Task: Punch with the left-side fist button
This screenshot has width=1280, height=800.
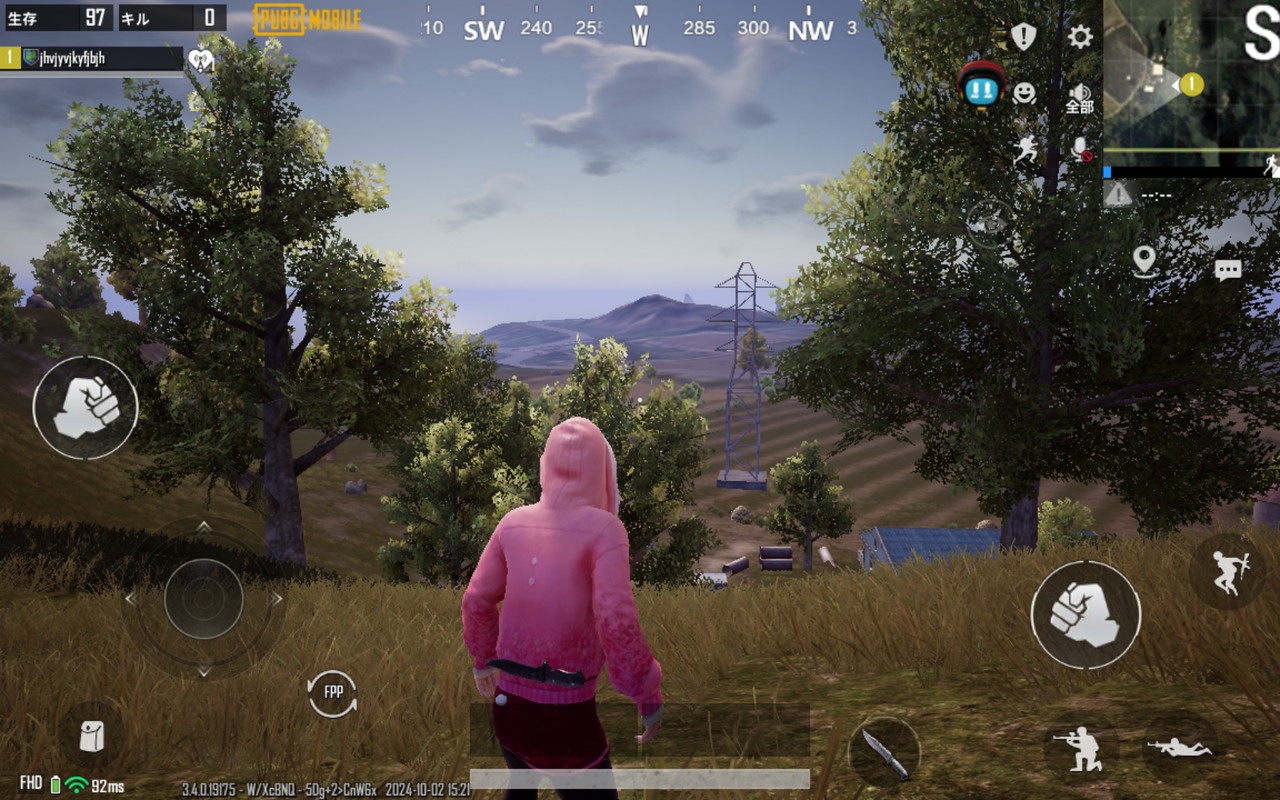Action: [85, 407]
